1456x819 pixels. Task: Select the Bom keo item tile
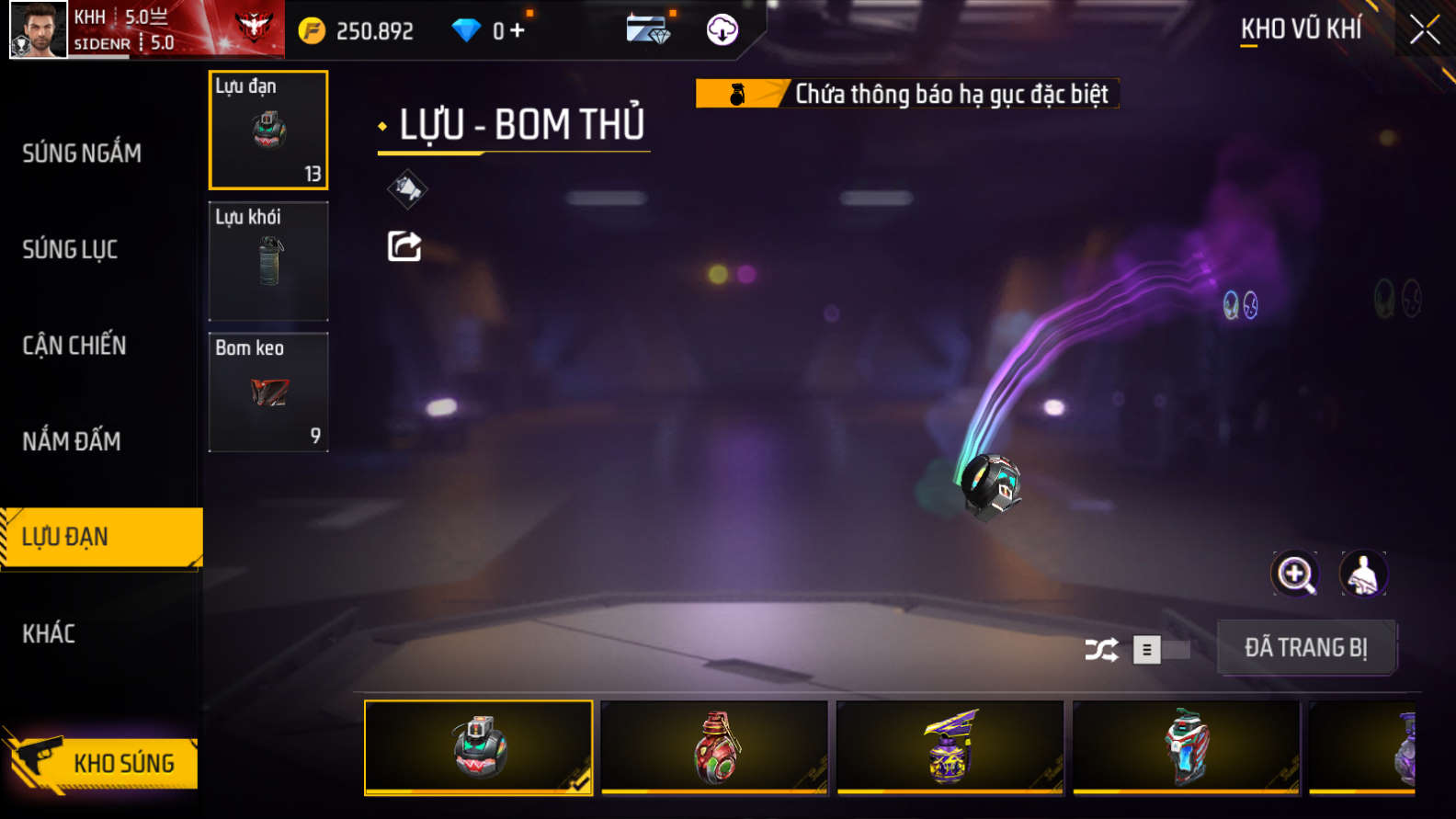click(x=268, y=392)
